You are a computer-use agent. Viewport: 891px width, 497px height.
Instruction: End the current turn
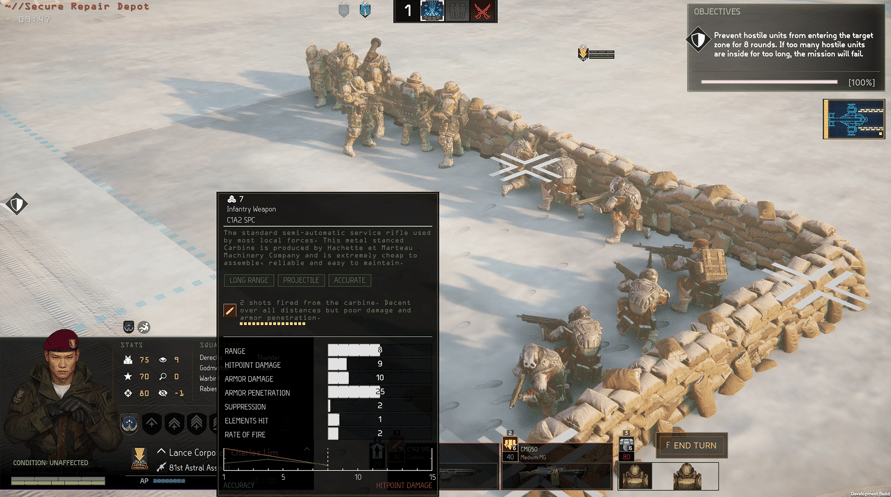pyautogui.click(x=691, y=445)
